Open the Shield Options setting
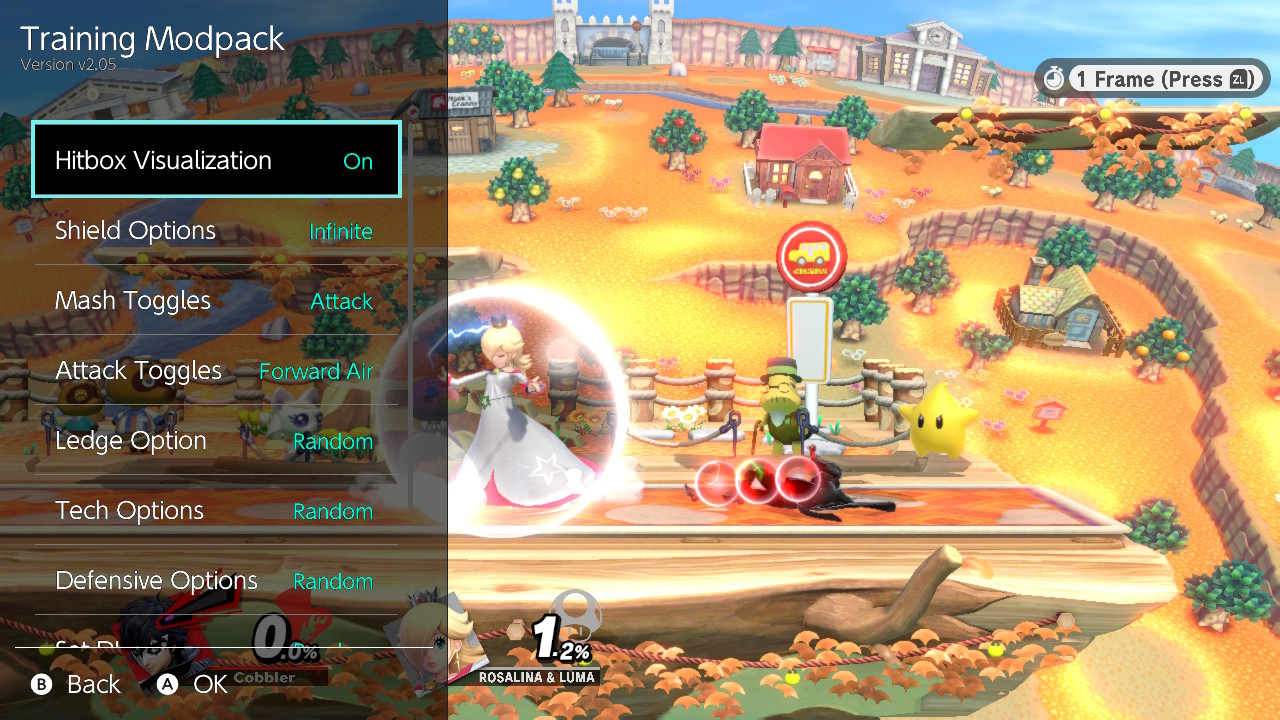The image size is (1280, 720). (216, 231)
